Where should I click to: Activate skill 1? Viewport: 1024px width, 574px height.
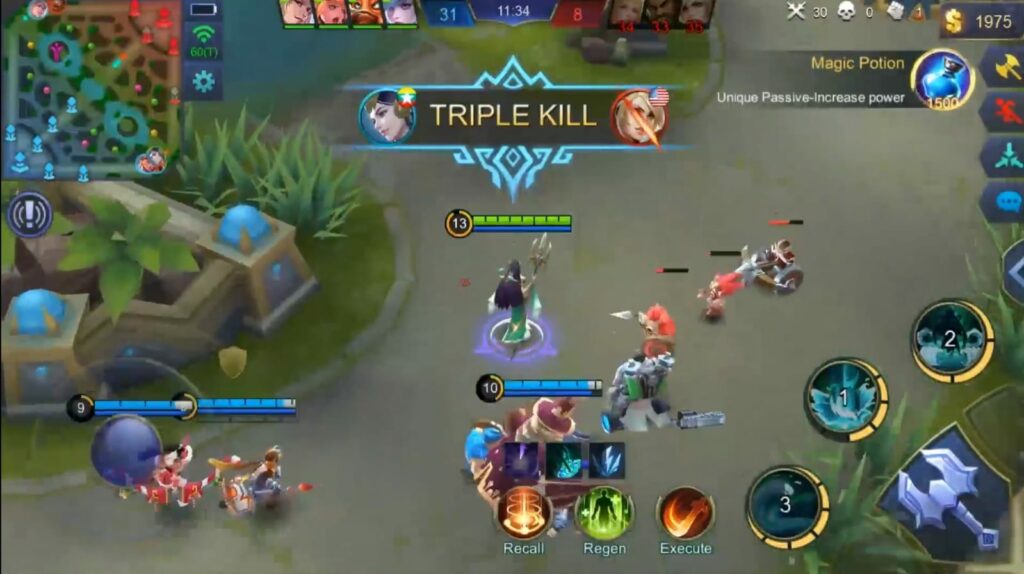(x=845, y=399)
